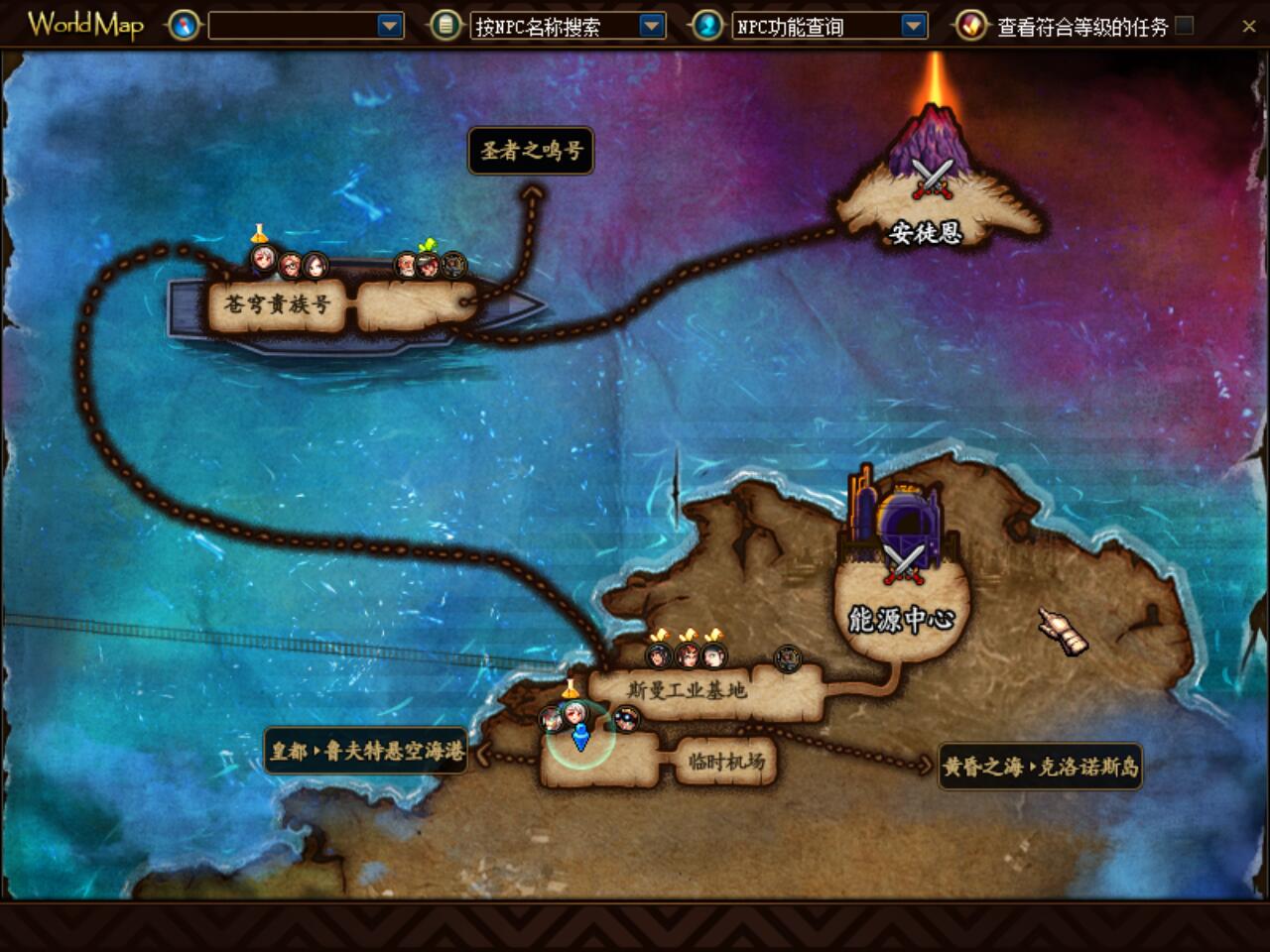Viewport: 1270px width, 952px height.
Task: Toggle the 查看符合等级的任务 checkbox
Action: (x=1185, y=26)
